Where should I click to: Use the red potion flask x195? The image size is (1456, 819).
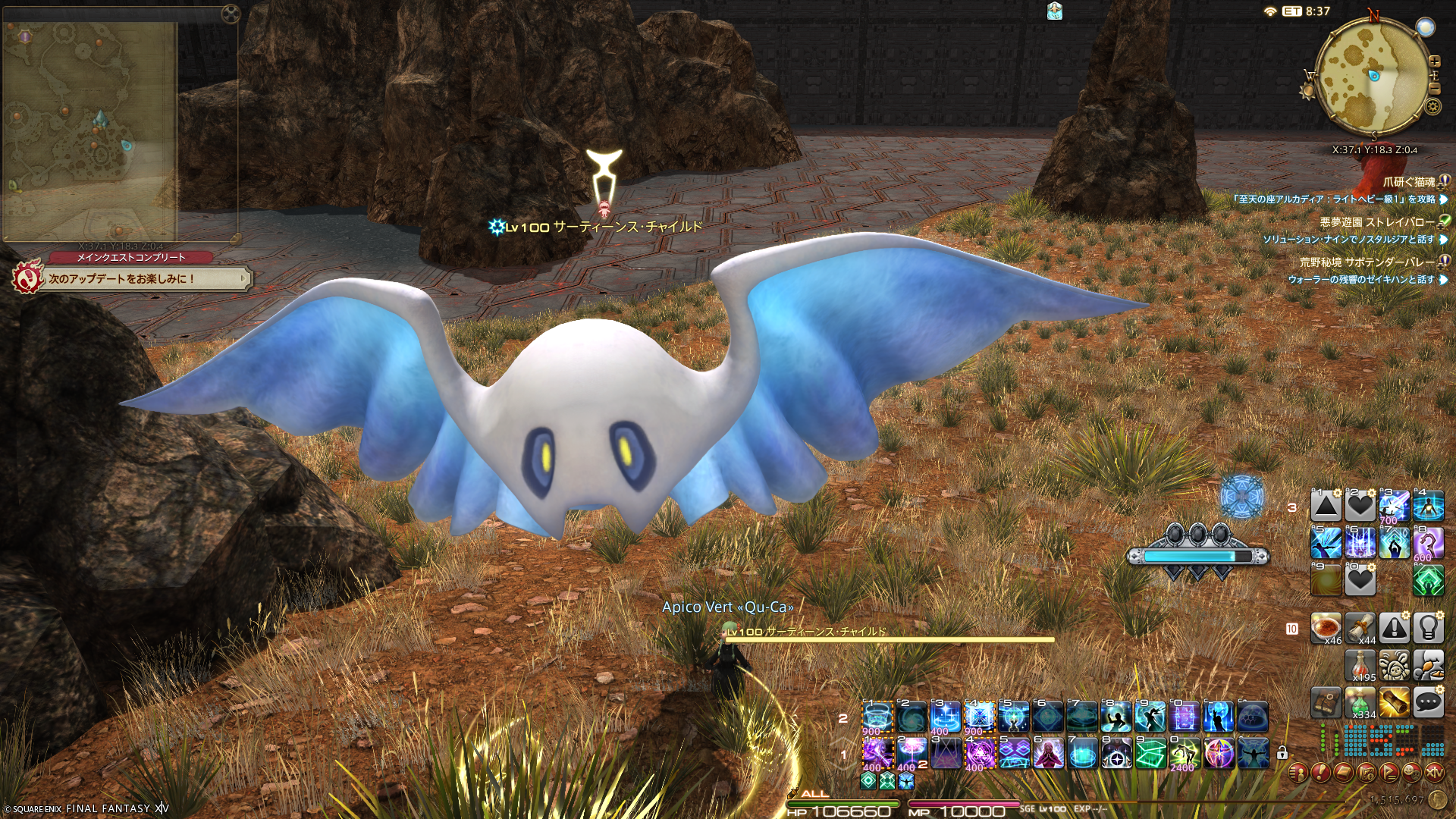tap(1360, 666)
